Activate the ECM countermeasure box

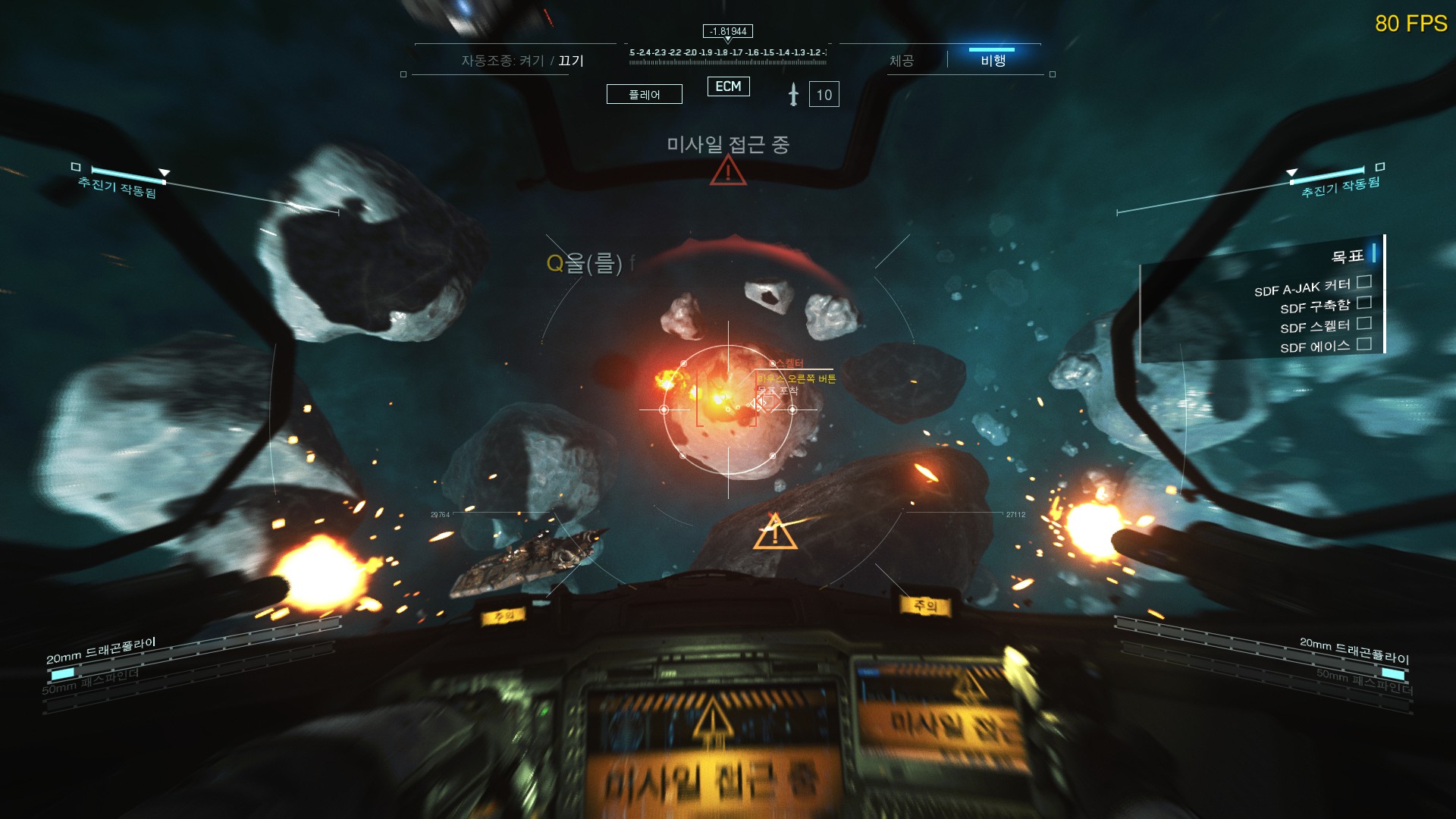[x=728, y=86]
